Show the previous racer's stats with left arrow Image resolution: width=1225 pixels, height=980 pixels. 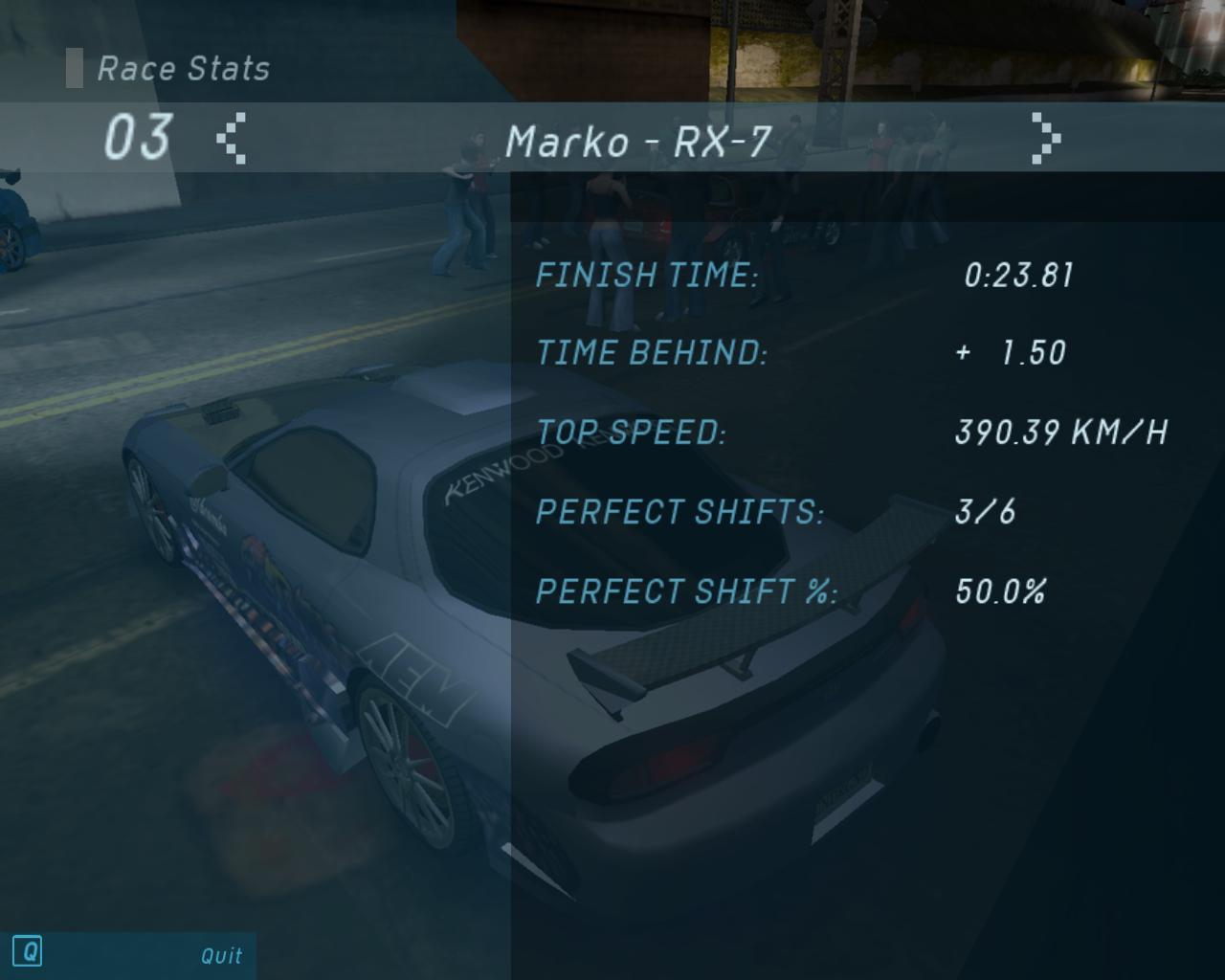click(x=232, y=139)
